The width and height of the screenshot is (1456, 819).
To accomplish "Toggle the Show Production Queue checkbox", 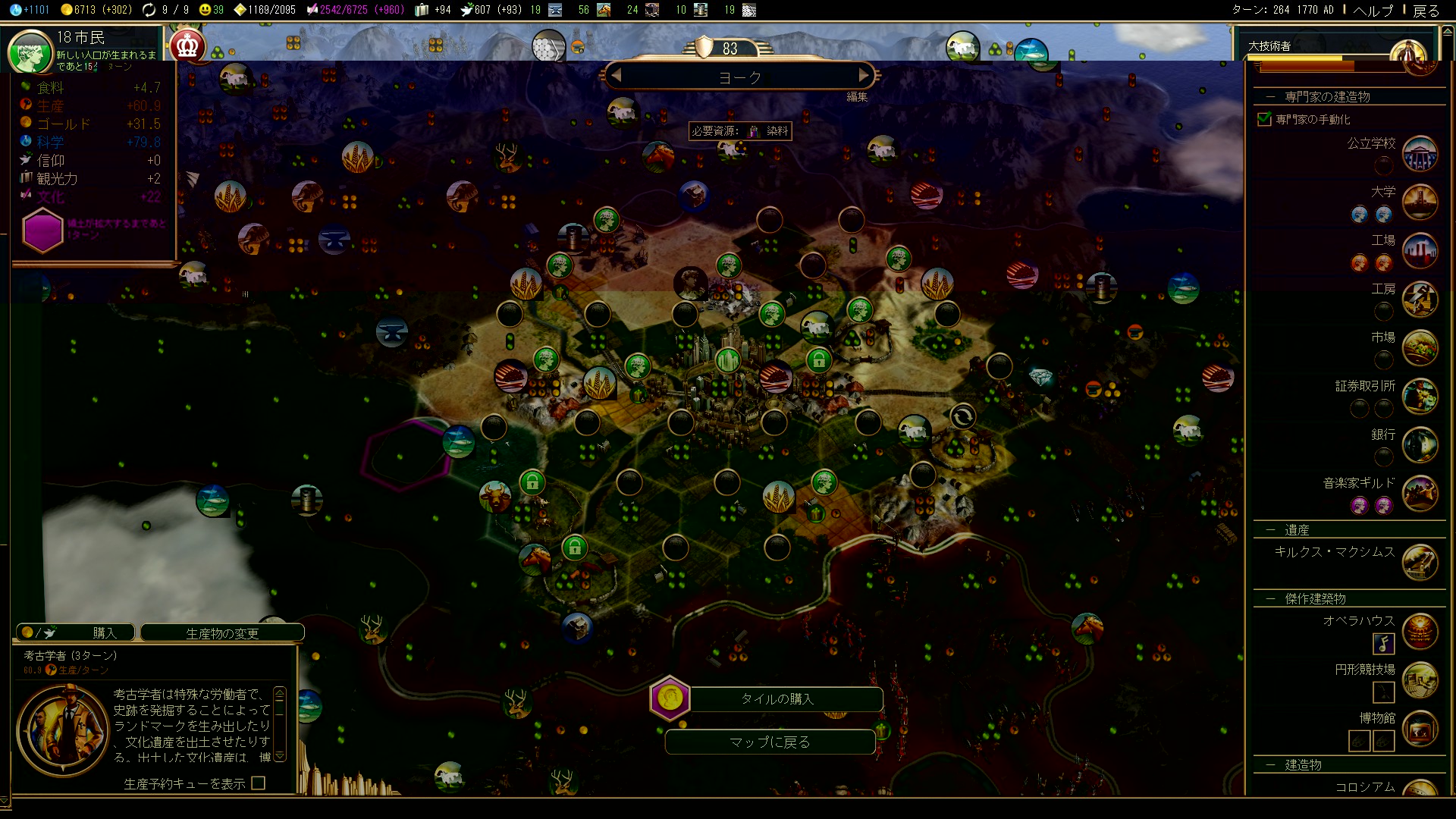I will (259, 783).
